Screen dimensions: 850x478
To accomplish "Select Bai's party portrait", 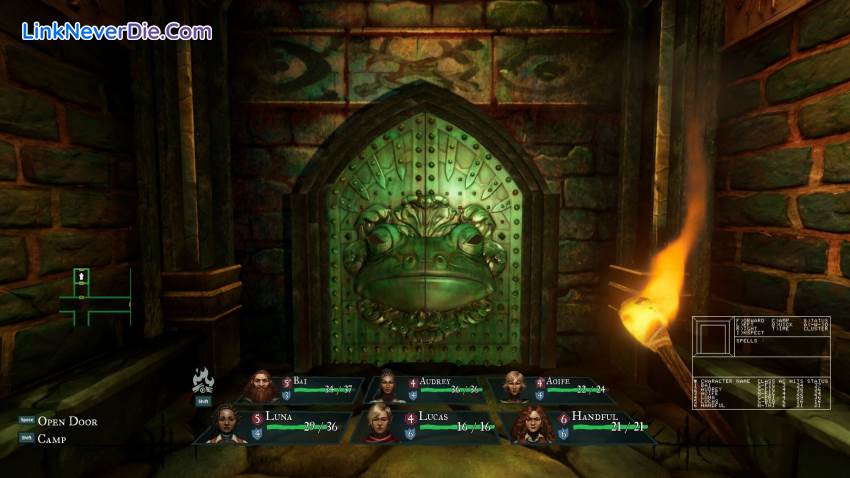I will pyautogui.click(x=262, y=385).
